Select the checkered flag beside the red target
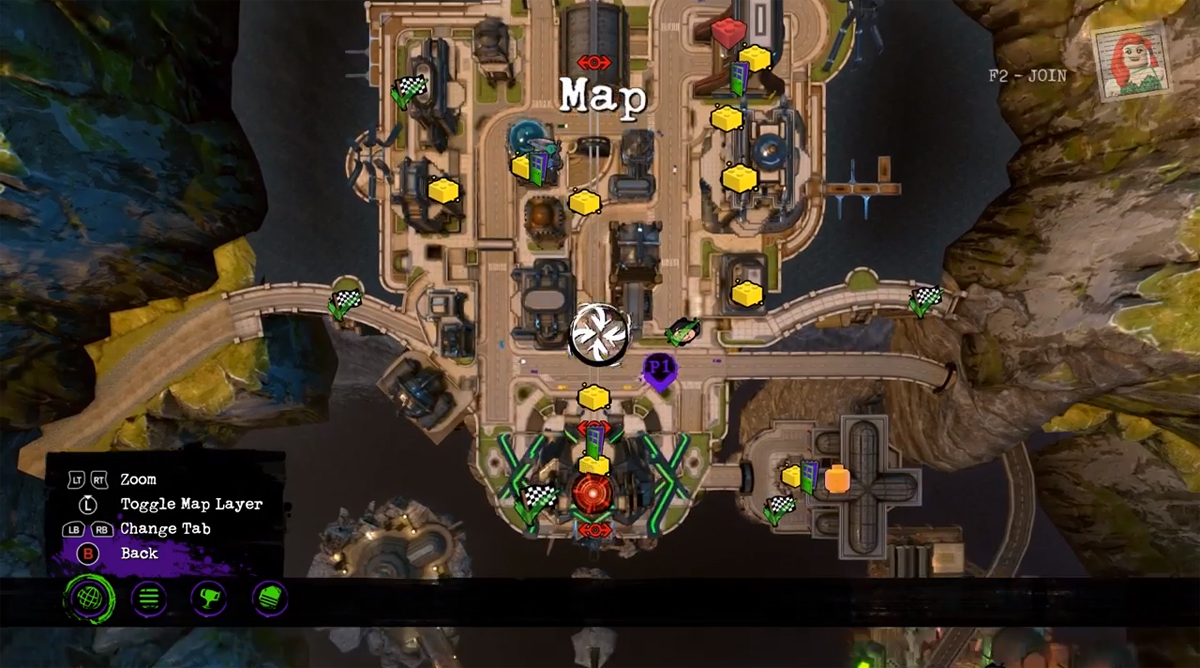Image resolution: width=1200 pixels, height=668 pixels. point(539,497)
